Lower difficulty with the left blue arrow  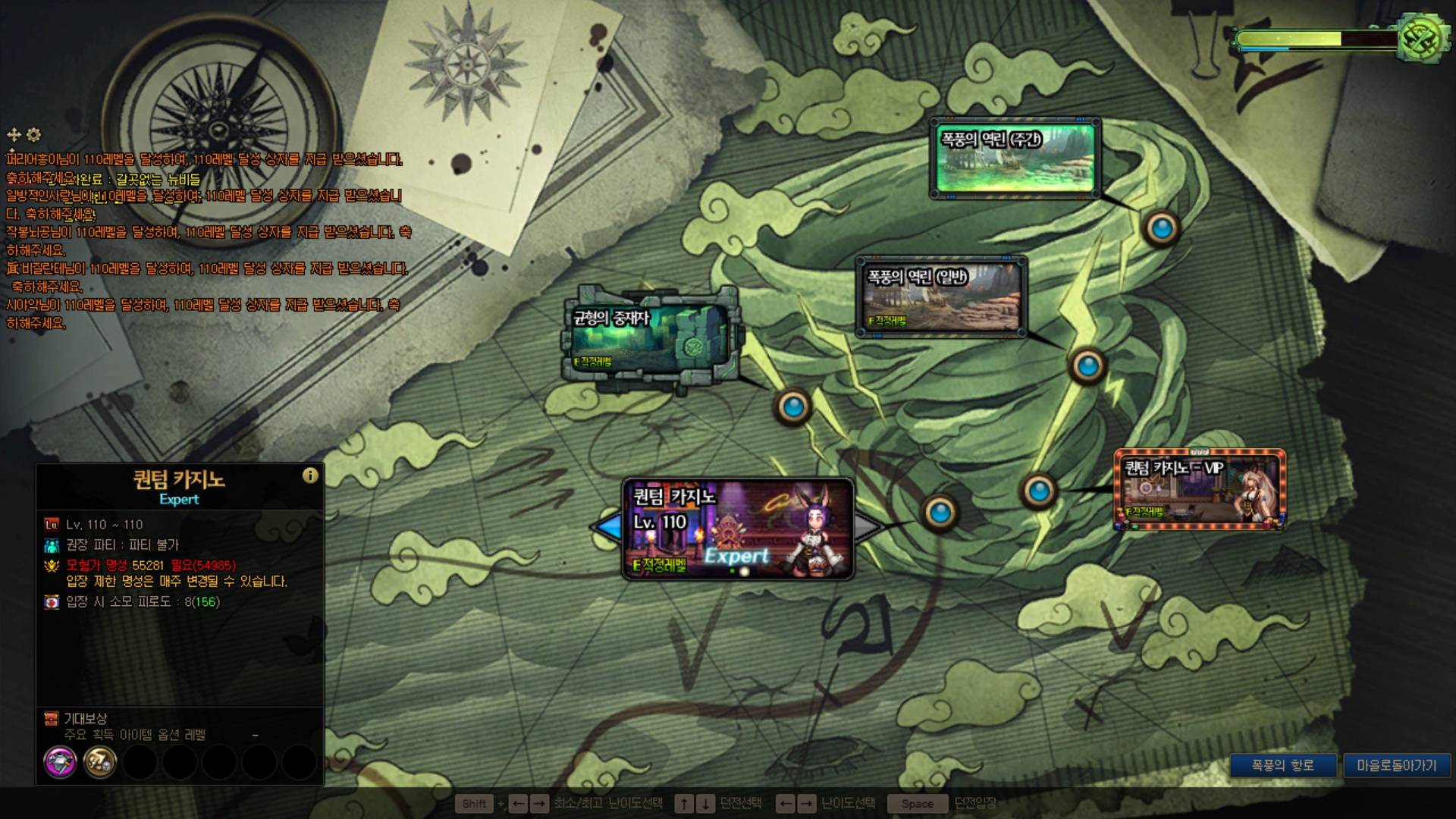(x=607, y=528)
